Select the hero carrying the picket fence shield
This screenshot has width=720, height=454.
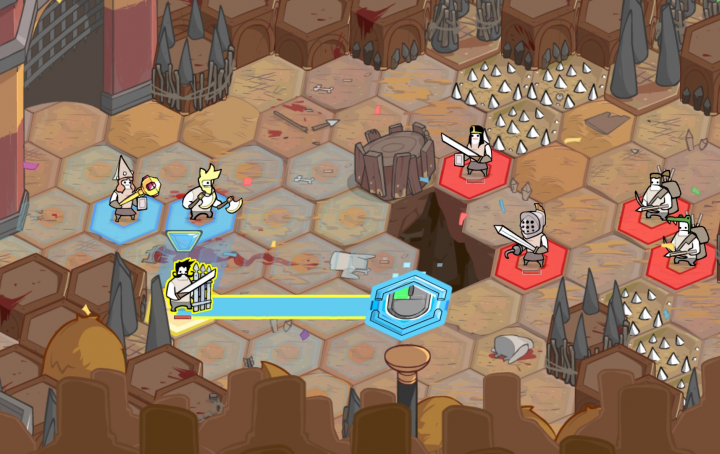click(x=188, y=286)
